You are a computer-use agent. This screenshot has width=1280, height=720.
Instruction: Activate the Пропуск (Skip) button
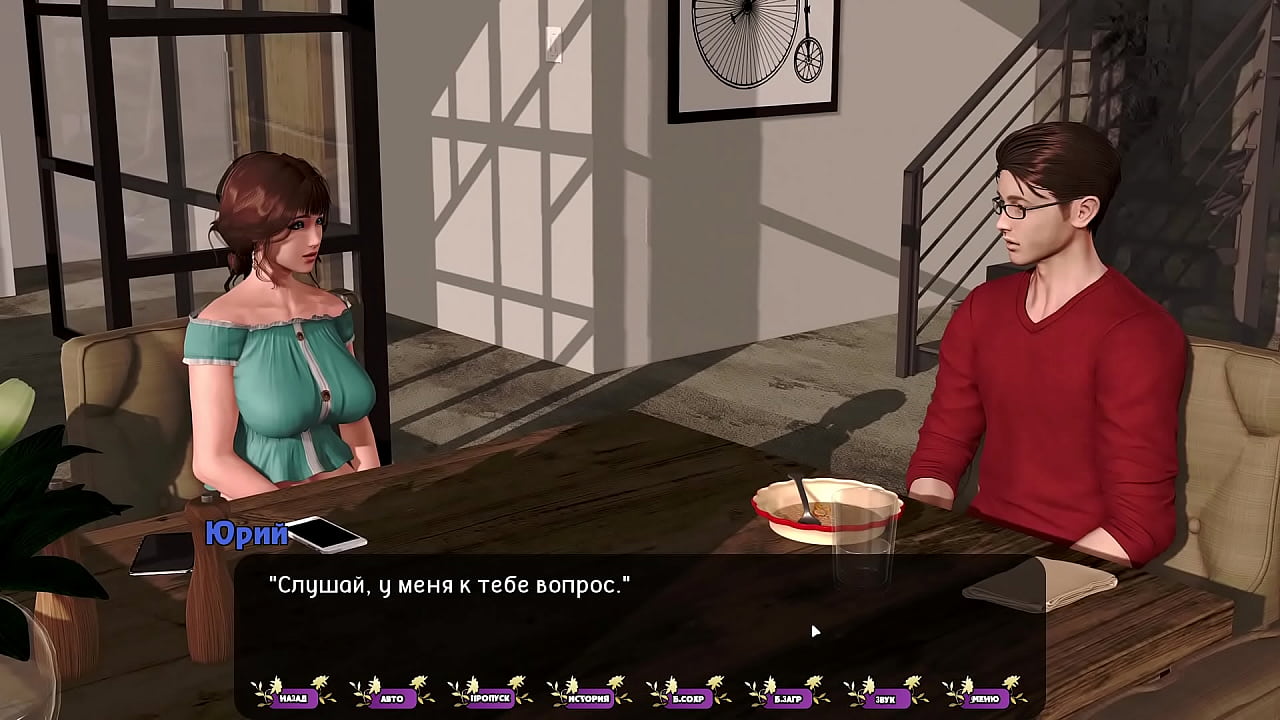490,697
